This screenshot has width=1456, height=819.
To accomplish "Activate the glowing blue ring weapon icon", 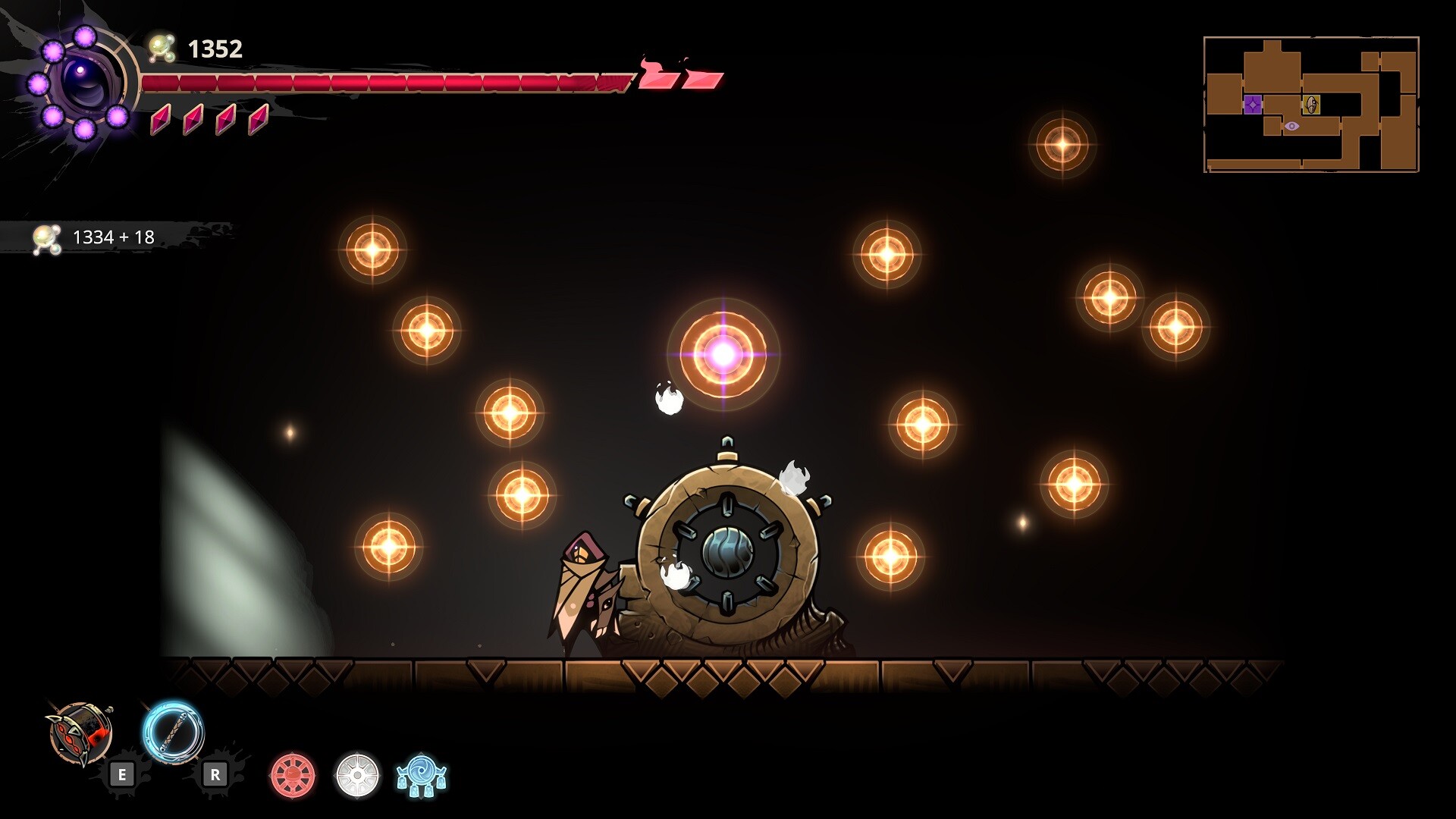I will [173, 732].
